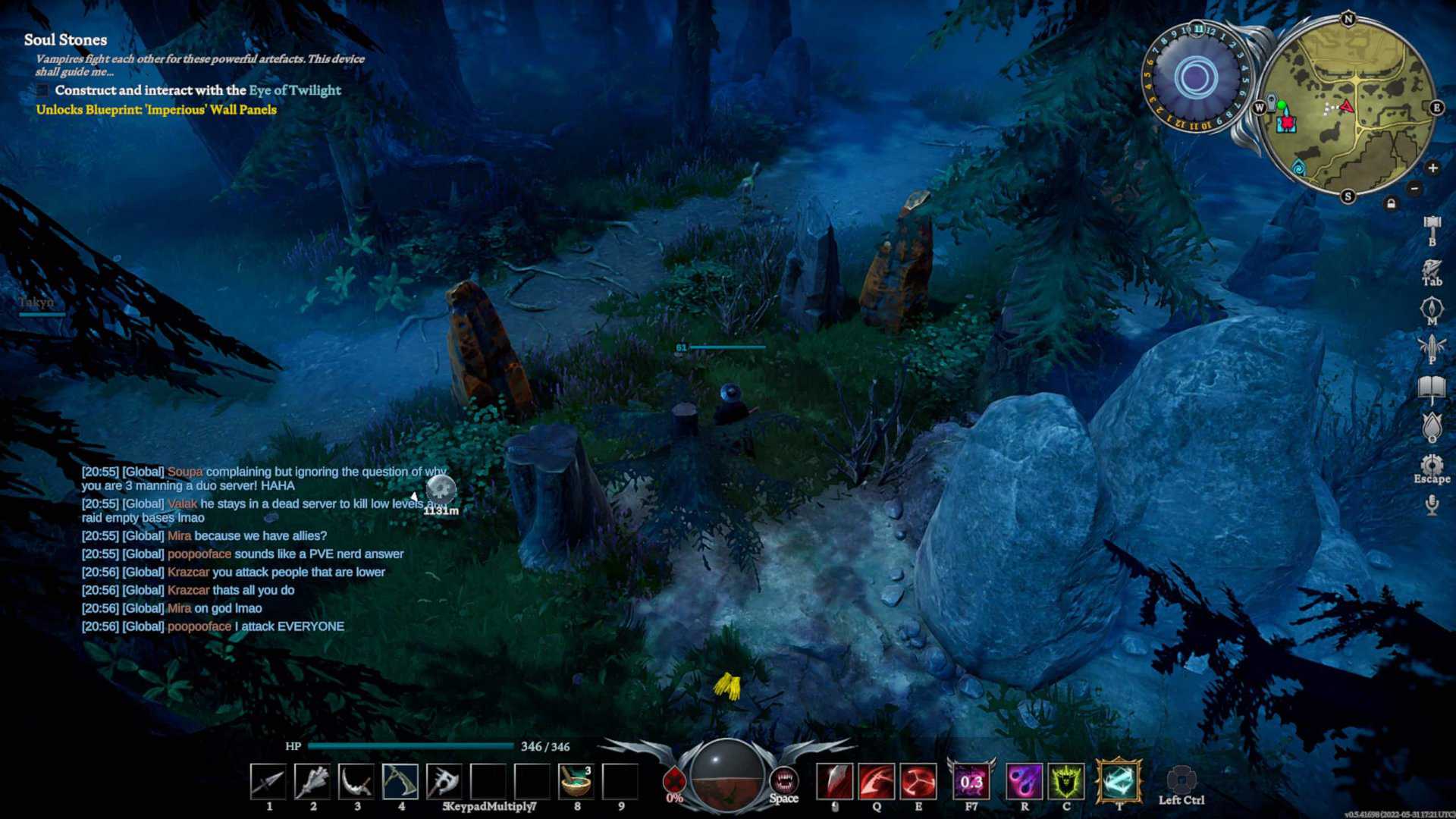1456x819 pixels.
Task: Select the green shield ability bound to C
Action: (x=1065, y=781)
